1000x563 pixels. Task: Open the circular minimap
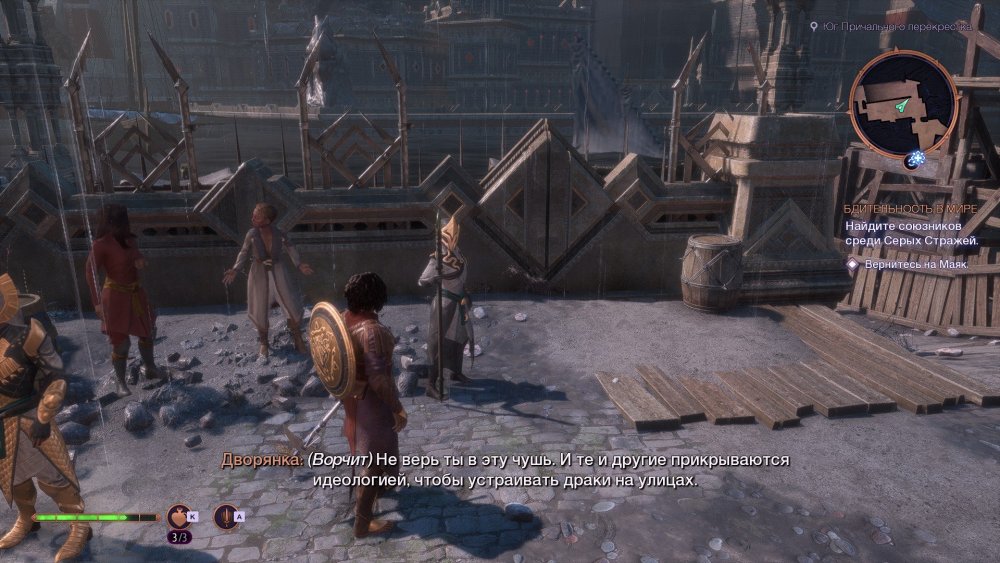(x=903, y=103)
